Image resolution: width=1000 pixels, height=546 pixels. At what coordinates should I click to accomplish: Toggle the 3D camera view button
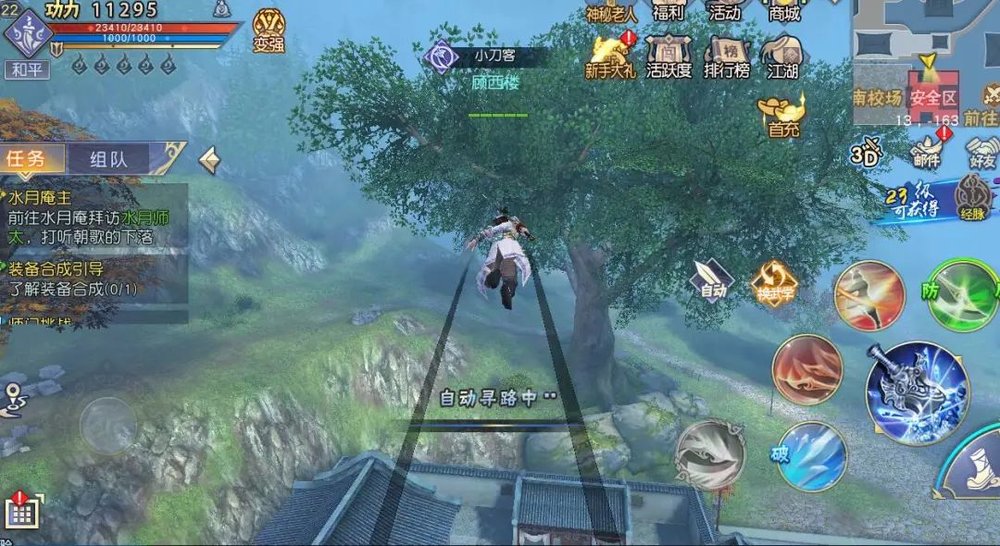pos(864,153)
